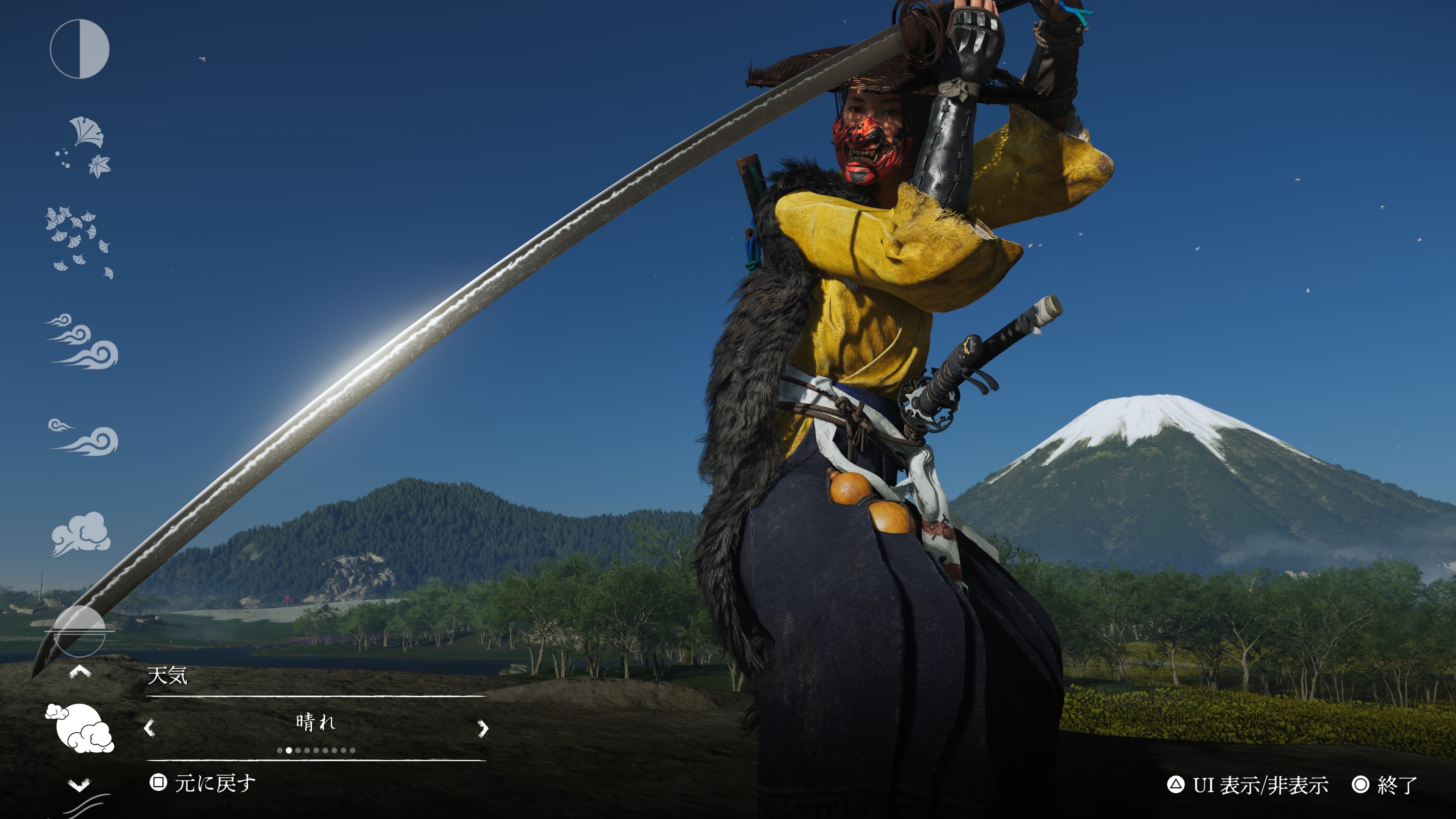Switch weather to the next option
The image size is (1456, 819).
pyautogui.click(x=483, y=728)
